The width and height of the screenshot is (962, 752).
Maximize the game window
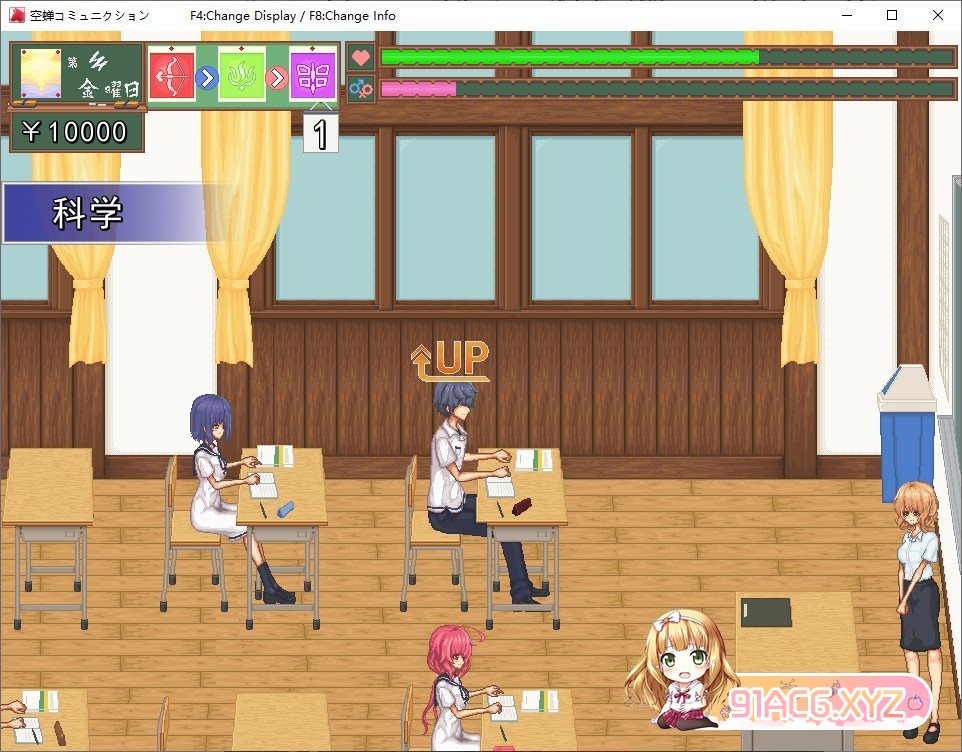pyautogui.click(x=892, y=15)
